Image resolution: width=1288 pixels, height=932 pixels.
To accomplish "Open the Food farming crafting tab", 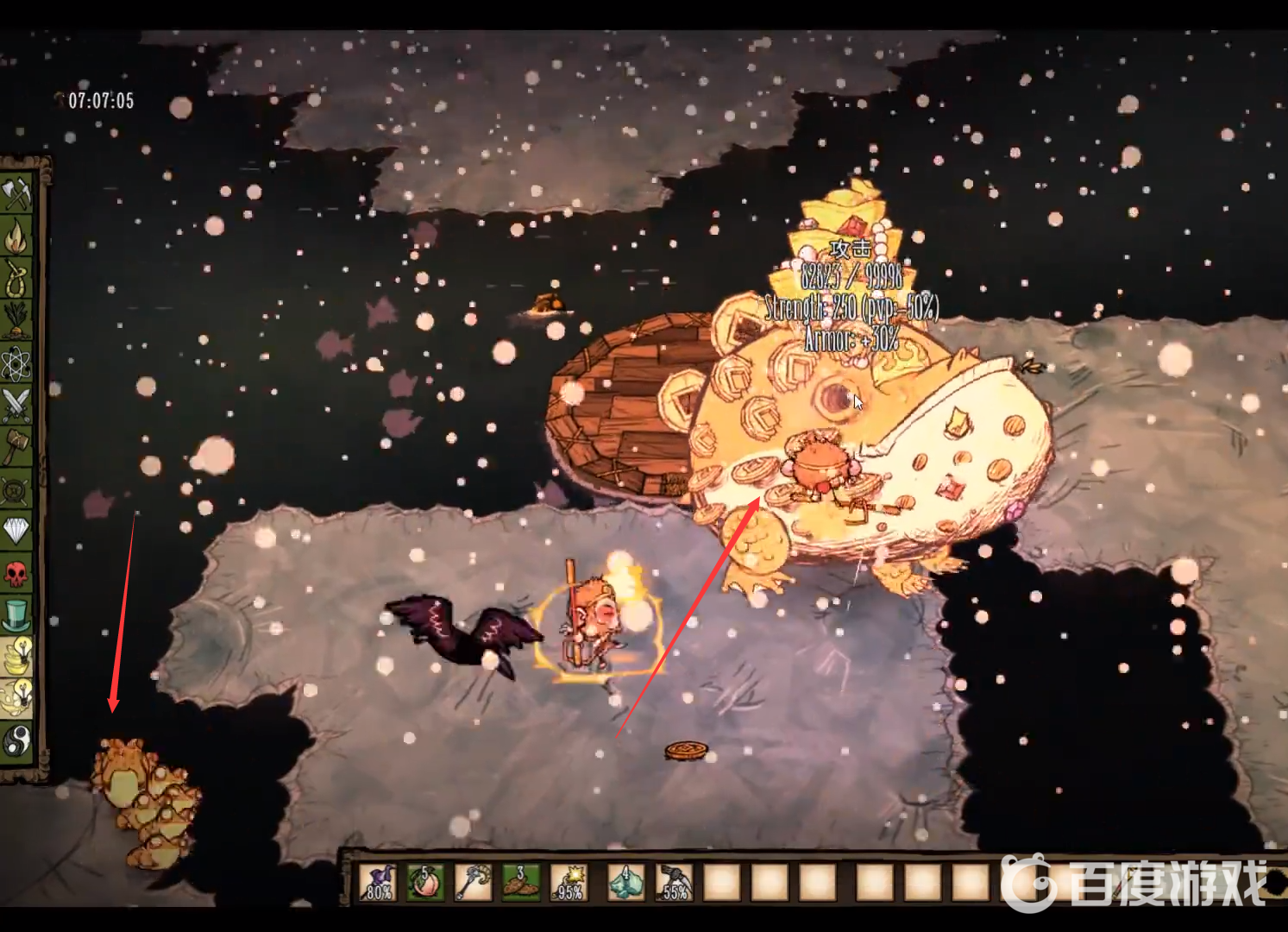I will click(x=16, y=320).
